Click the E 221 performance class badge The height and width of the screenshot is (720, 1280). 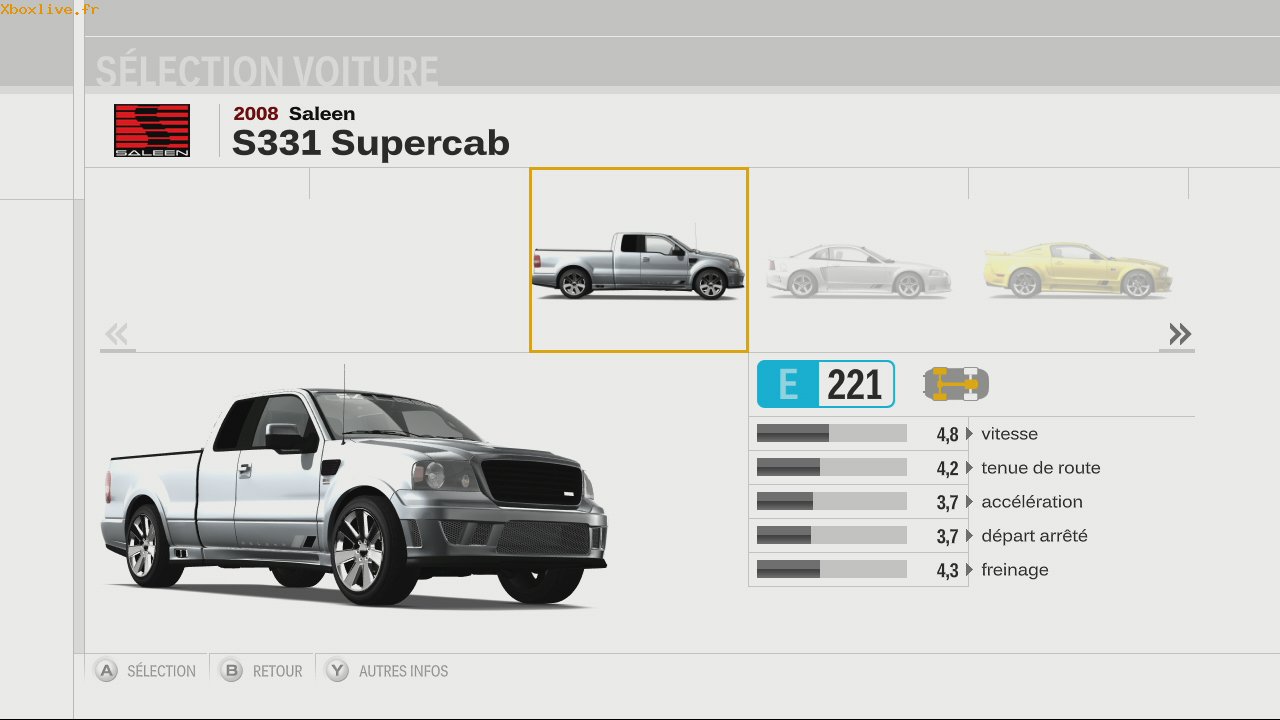825,384
